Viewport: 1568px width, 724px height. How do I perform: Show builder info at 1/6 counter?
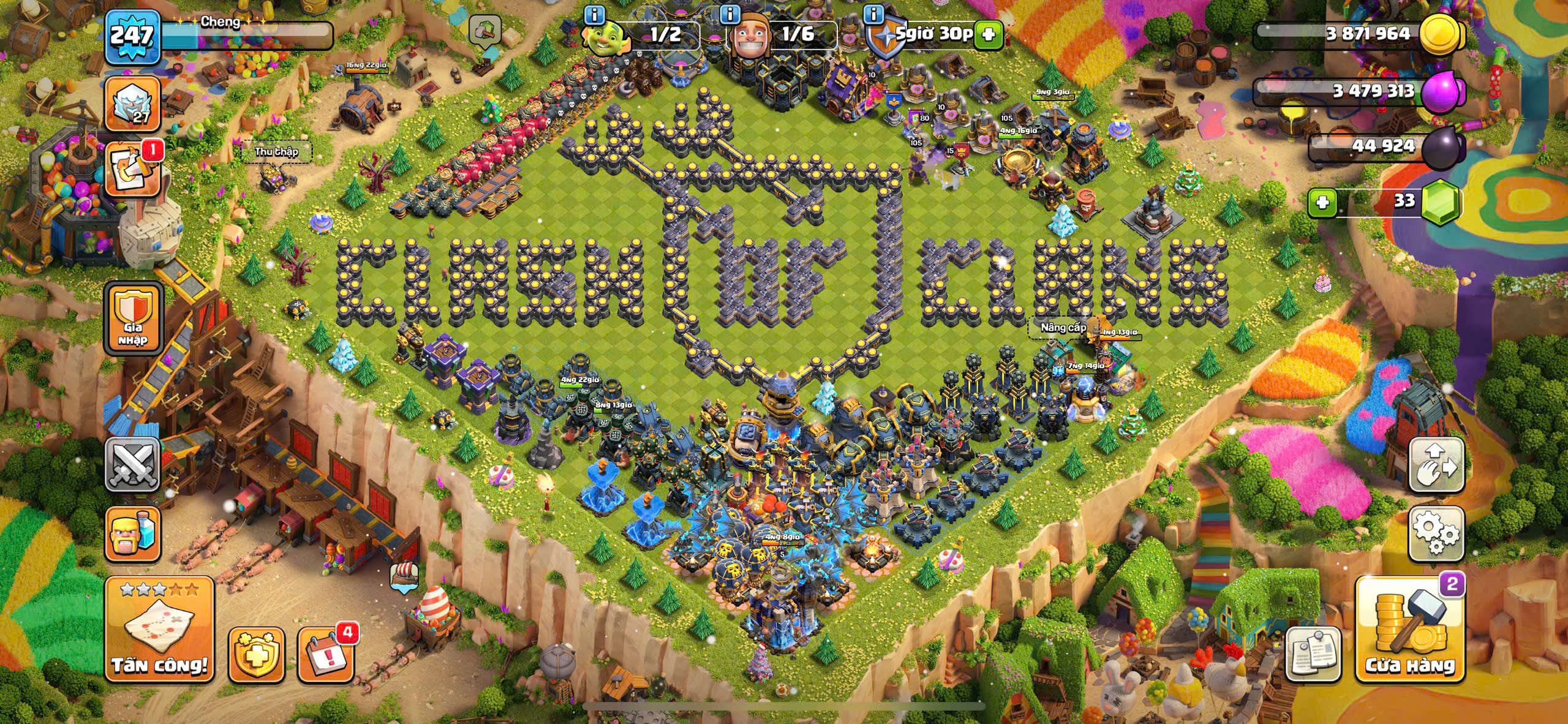tap(730, 13)
